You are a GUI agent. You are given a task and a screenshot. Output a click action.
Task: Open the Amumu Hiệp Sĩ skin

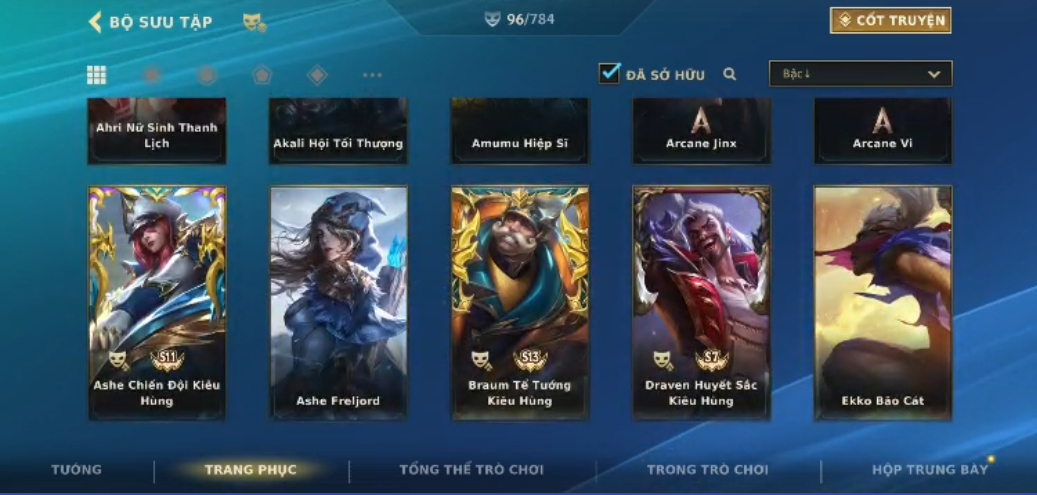coord(520,131)
